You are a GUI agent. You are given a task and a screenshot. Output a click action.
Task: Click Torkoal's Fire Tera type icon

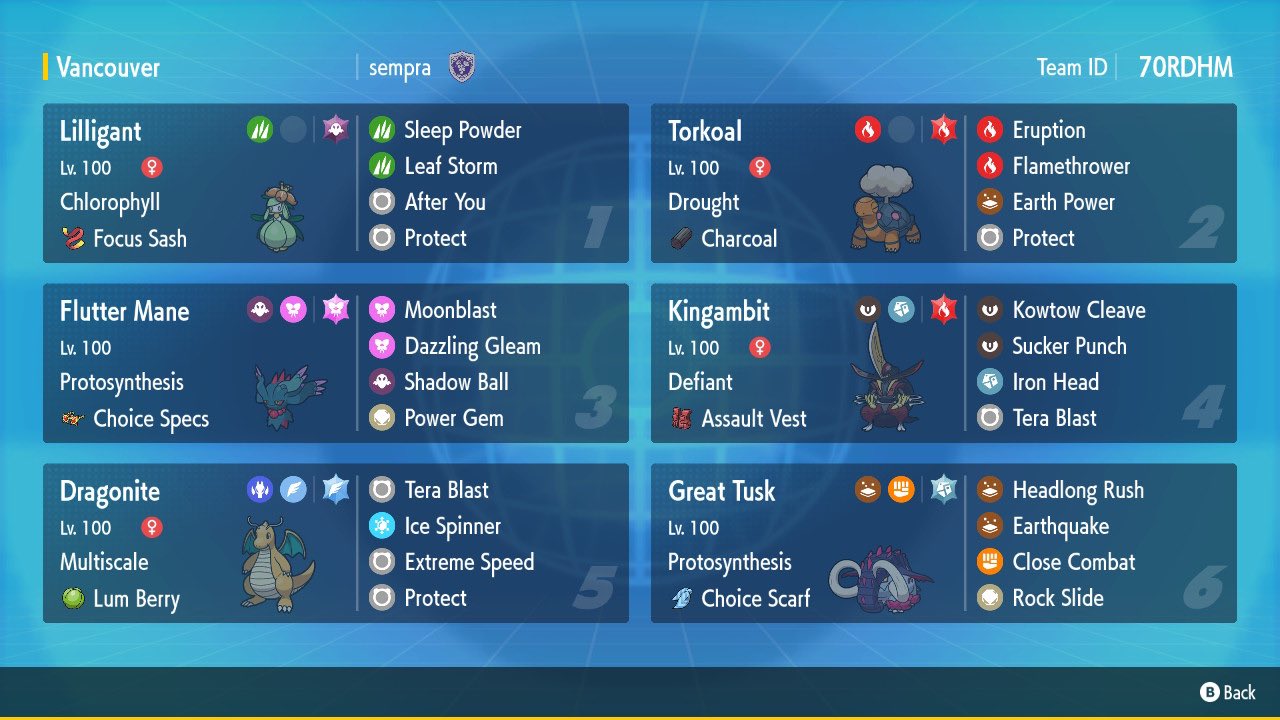point(941,129)
